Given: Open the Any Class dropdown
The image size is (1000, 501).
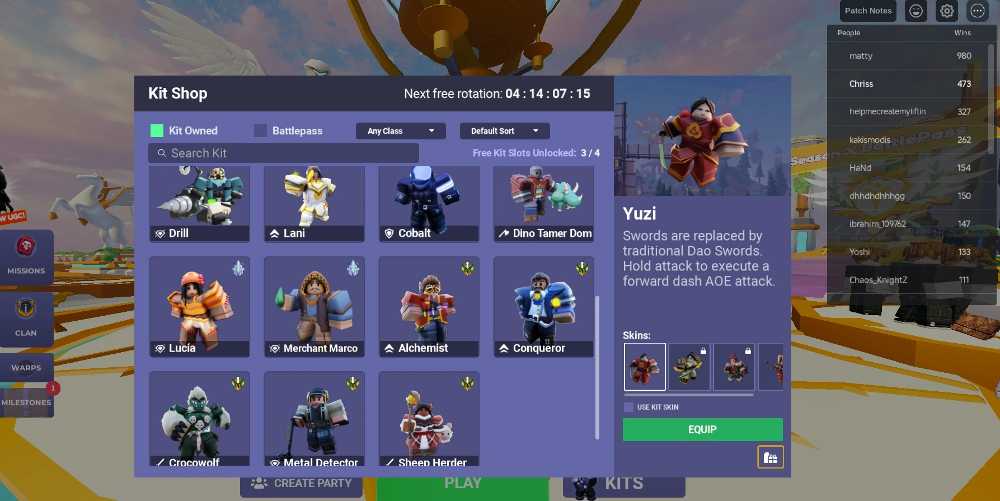Looking at the screenshot, I should [401, 131].
